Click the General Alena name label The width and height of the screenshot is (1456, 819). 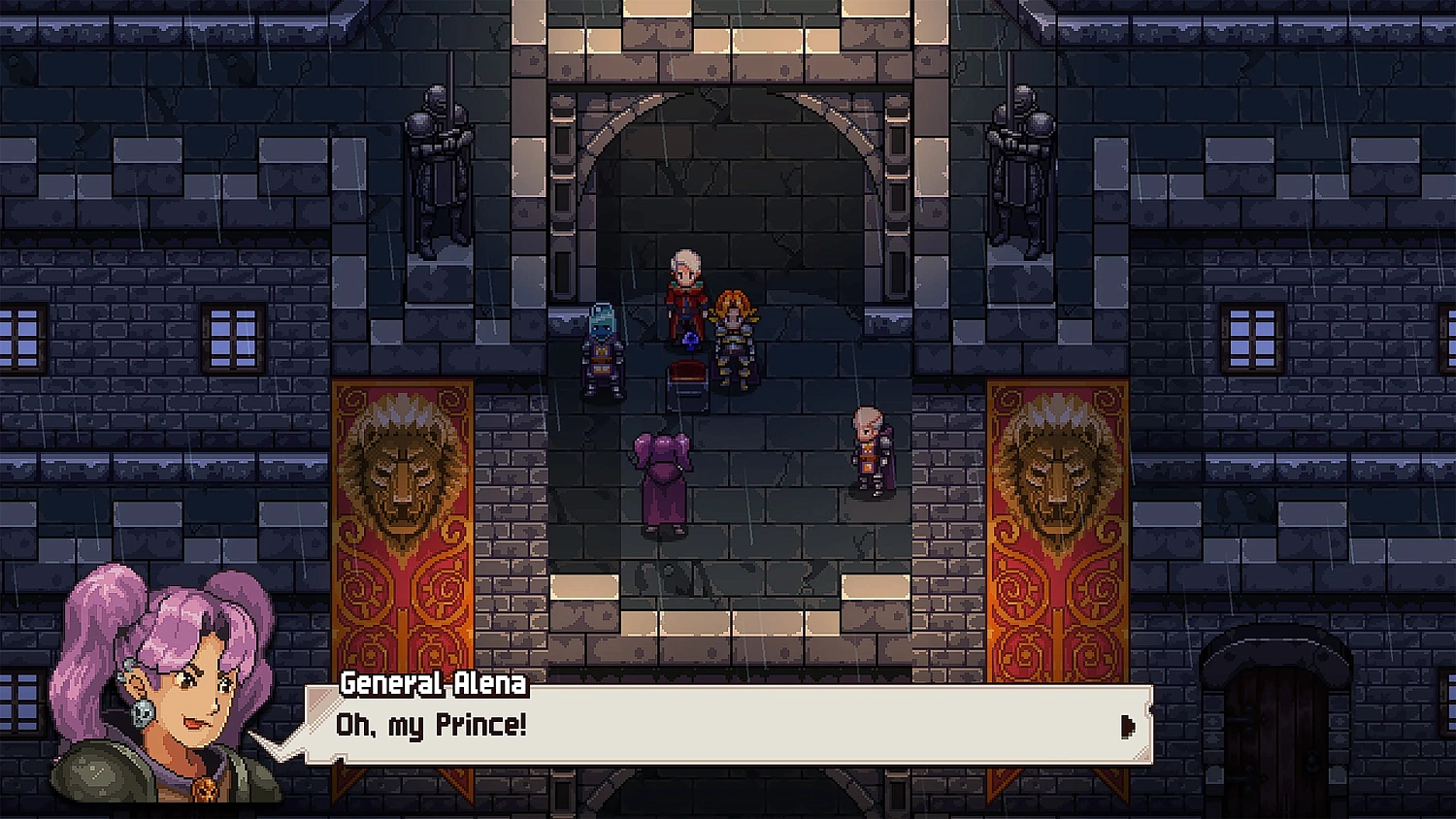434,683
